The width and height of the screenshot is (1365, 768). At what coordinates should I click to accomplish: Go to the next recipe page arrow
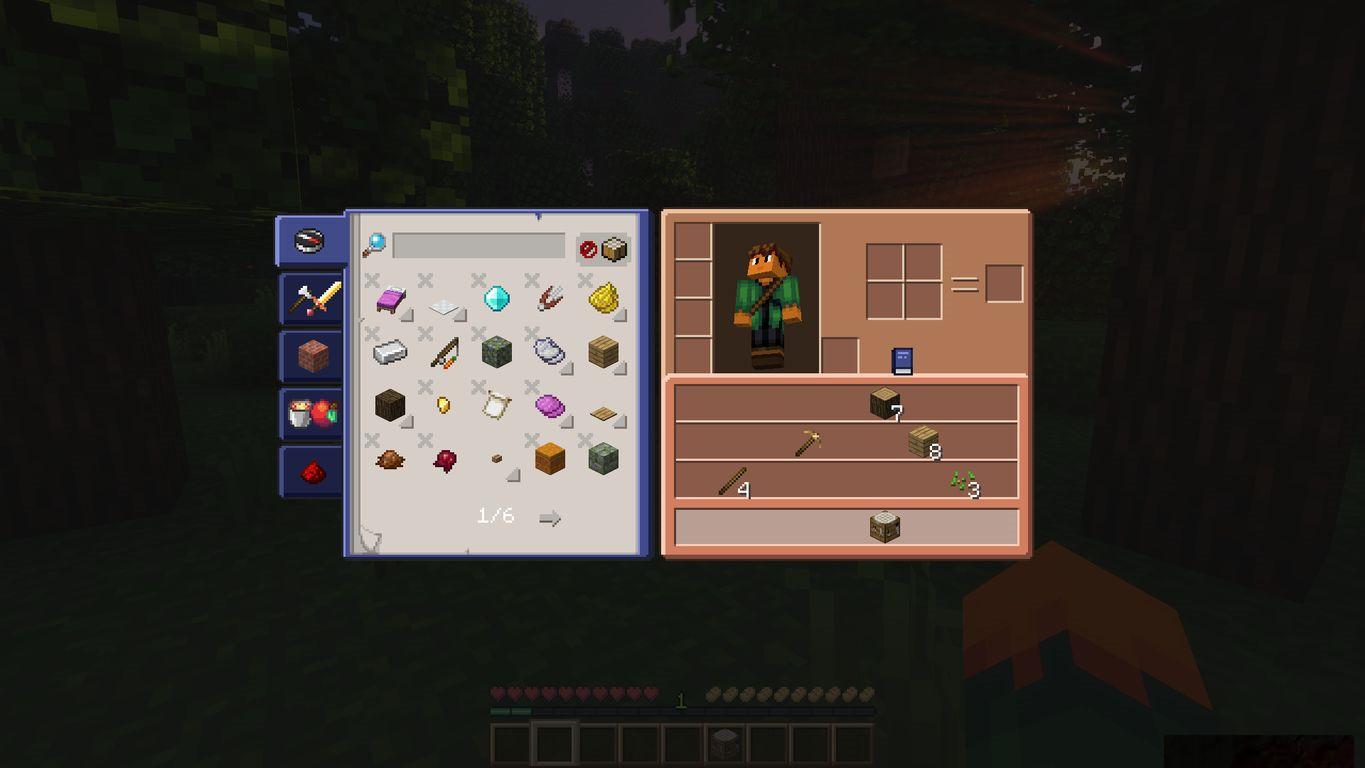click(549, 518)
